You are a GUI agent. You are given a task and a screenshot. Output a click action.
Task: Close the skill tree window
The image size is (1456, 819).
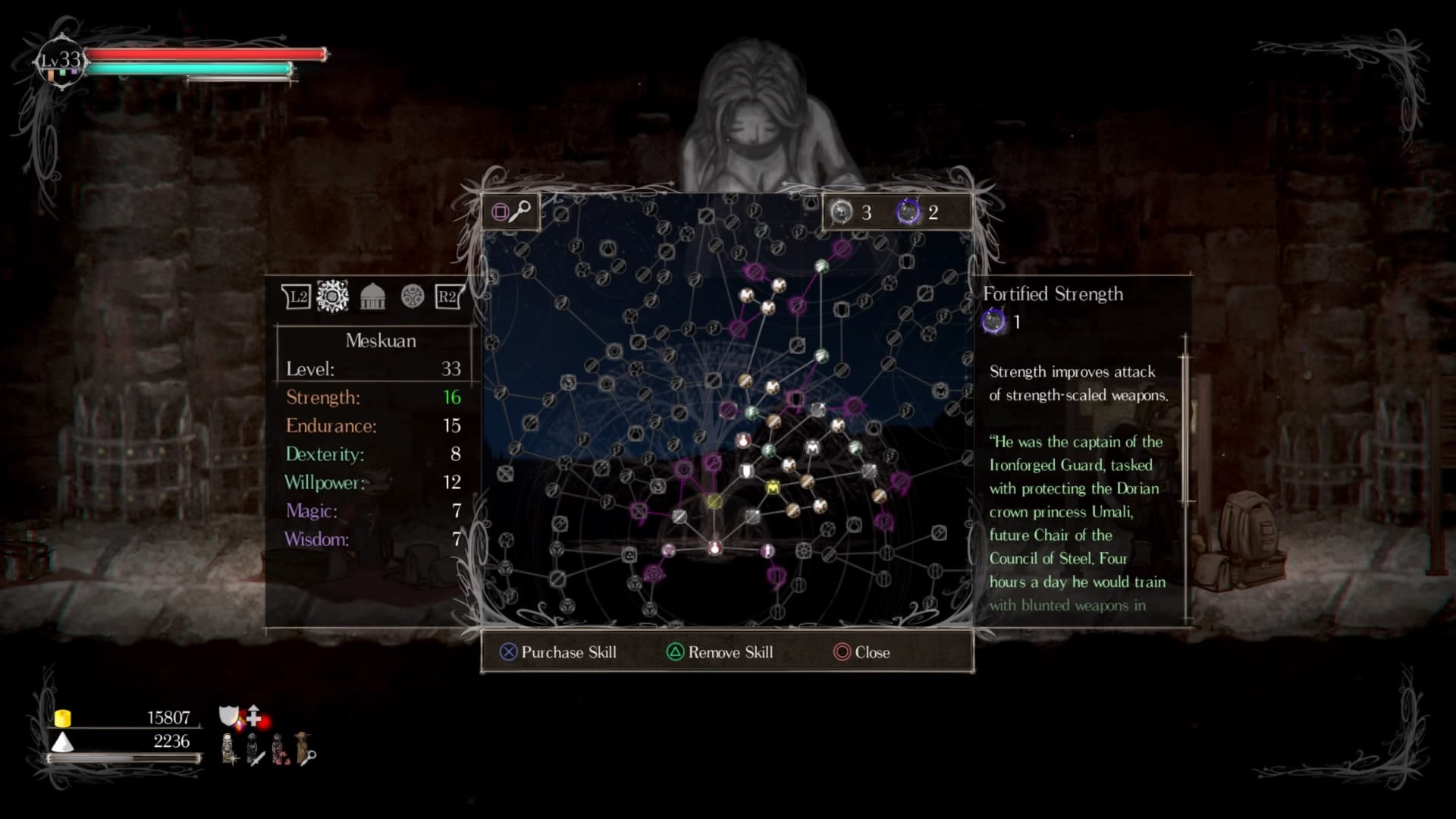click(x=861, y=652)
